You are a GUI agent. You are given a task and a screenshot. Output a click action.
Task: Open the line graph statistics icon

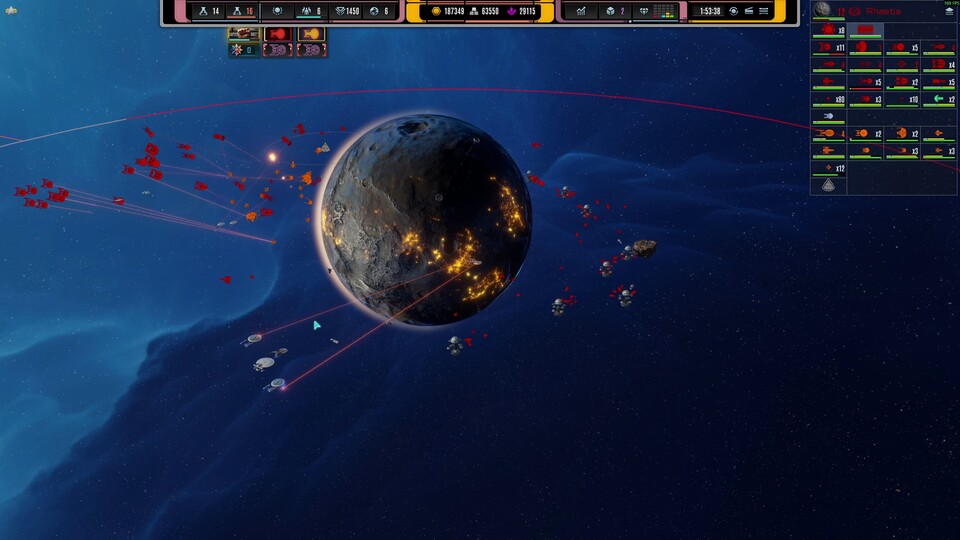tap(580, 11)
